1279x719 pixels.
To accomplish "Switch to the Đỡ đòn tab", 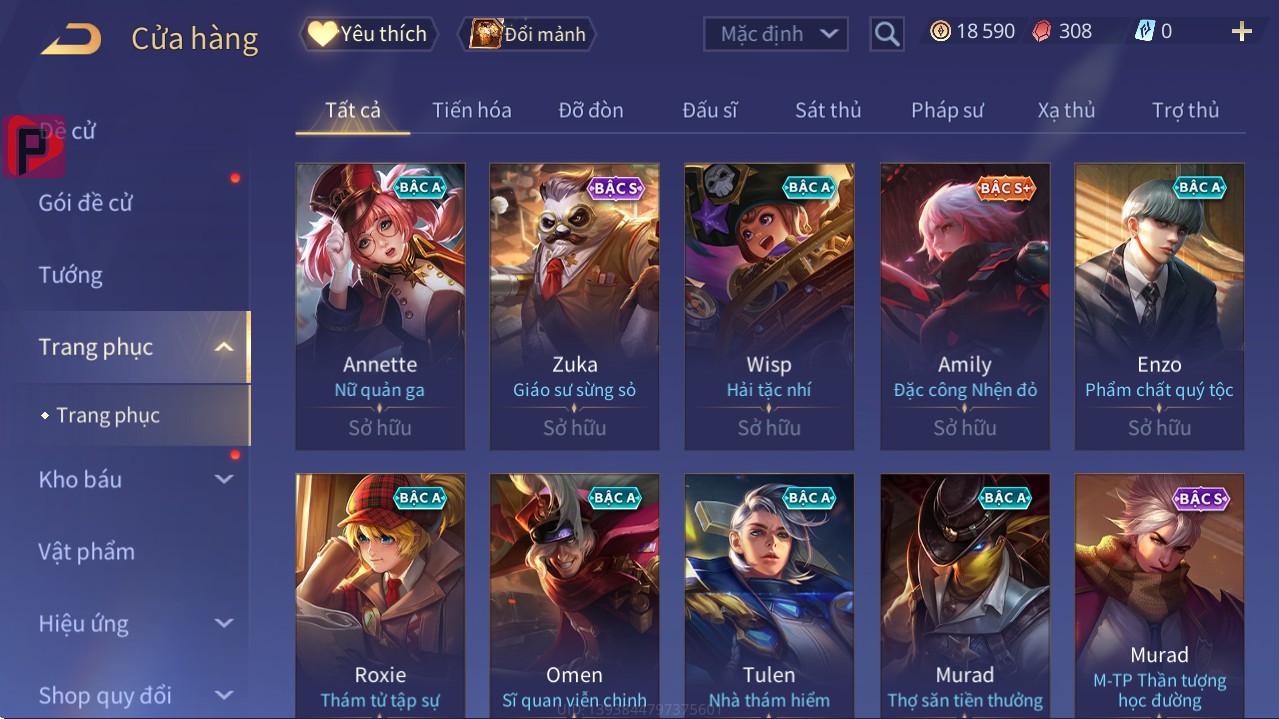I will click(590, 110).
